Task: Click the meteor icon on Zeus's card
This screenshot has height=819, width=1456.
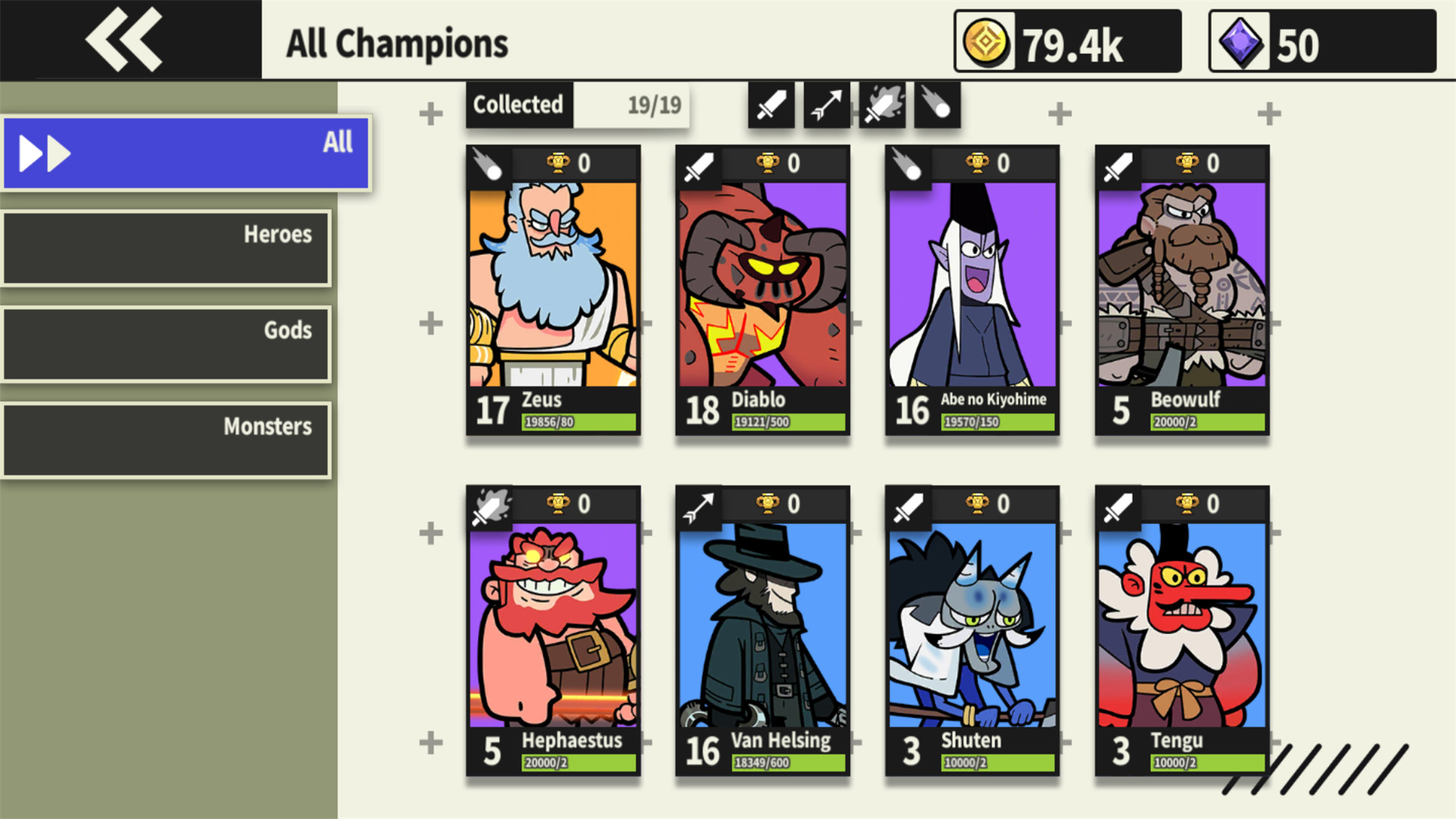Action: 488,165
